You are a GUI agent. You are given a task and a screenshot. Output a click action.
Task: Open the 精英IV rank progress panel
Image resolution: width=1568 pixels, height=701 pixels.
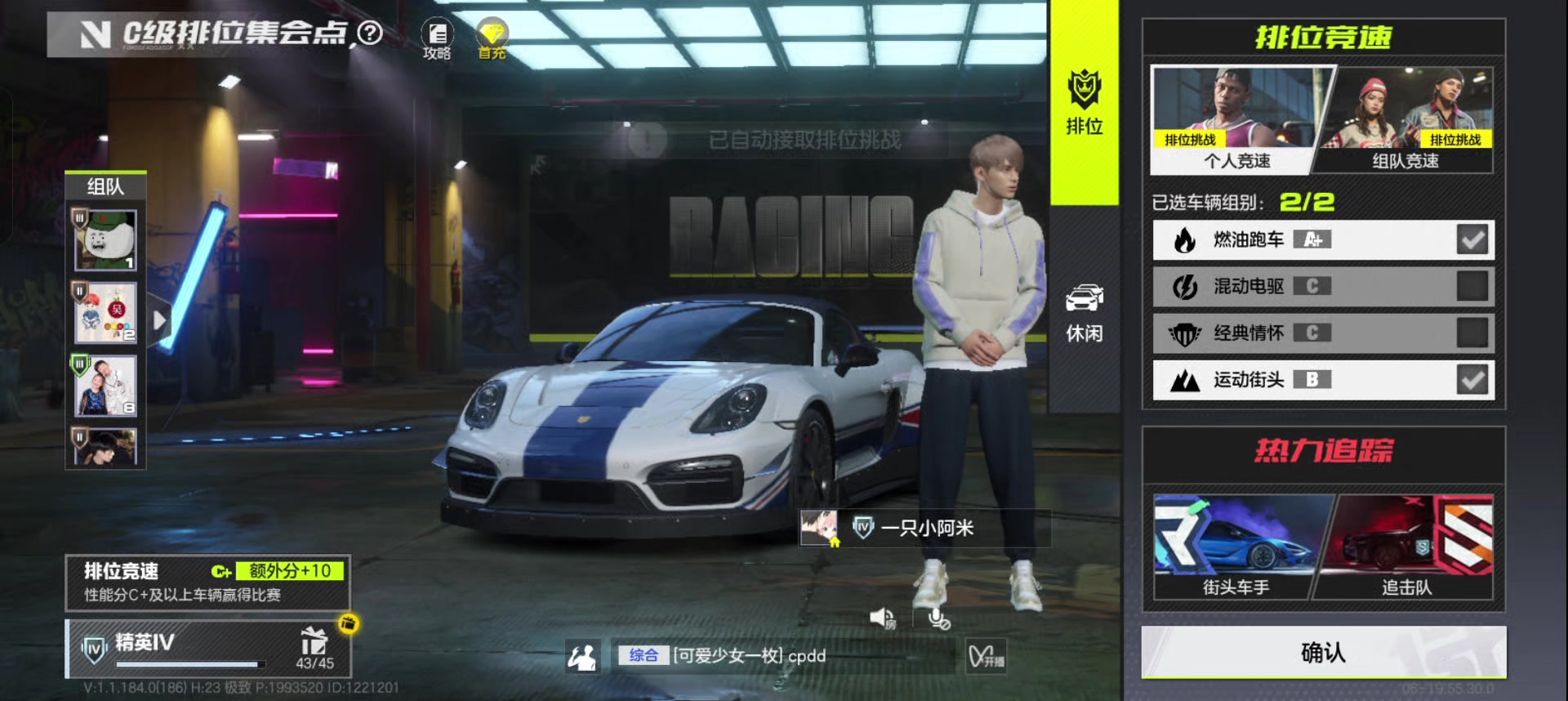click(x=207, y=649)
